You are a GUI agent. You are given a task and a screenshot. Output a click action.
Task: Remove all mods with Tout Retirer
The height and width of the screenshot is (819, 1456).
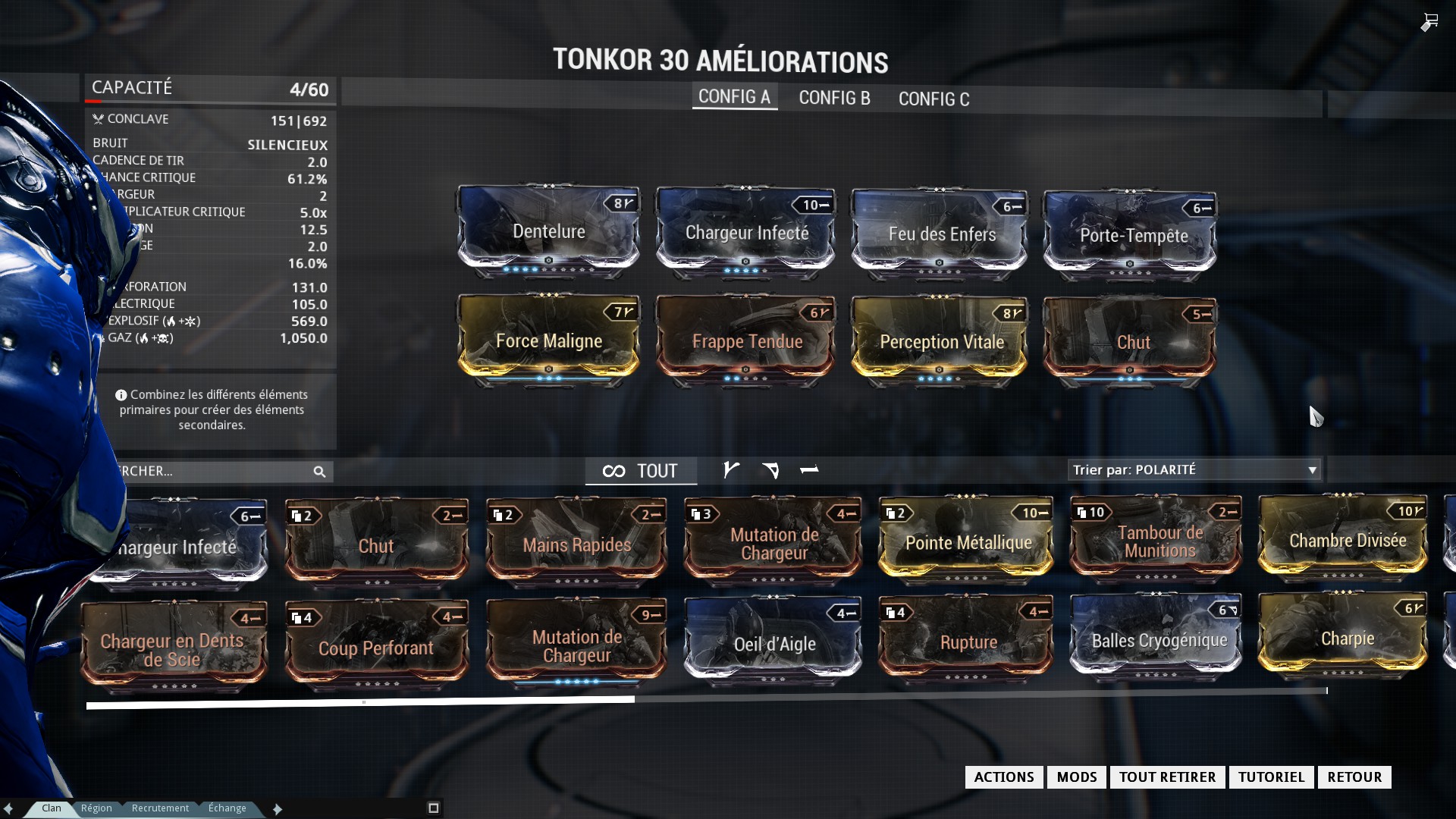coord(1167,777)
